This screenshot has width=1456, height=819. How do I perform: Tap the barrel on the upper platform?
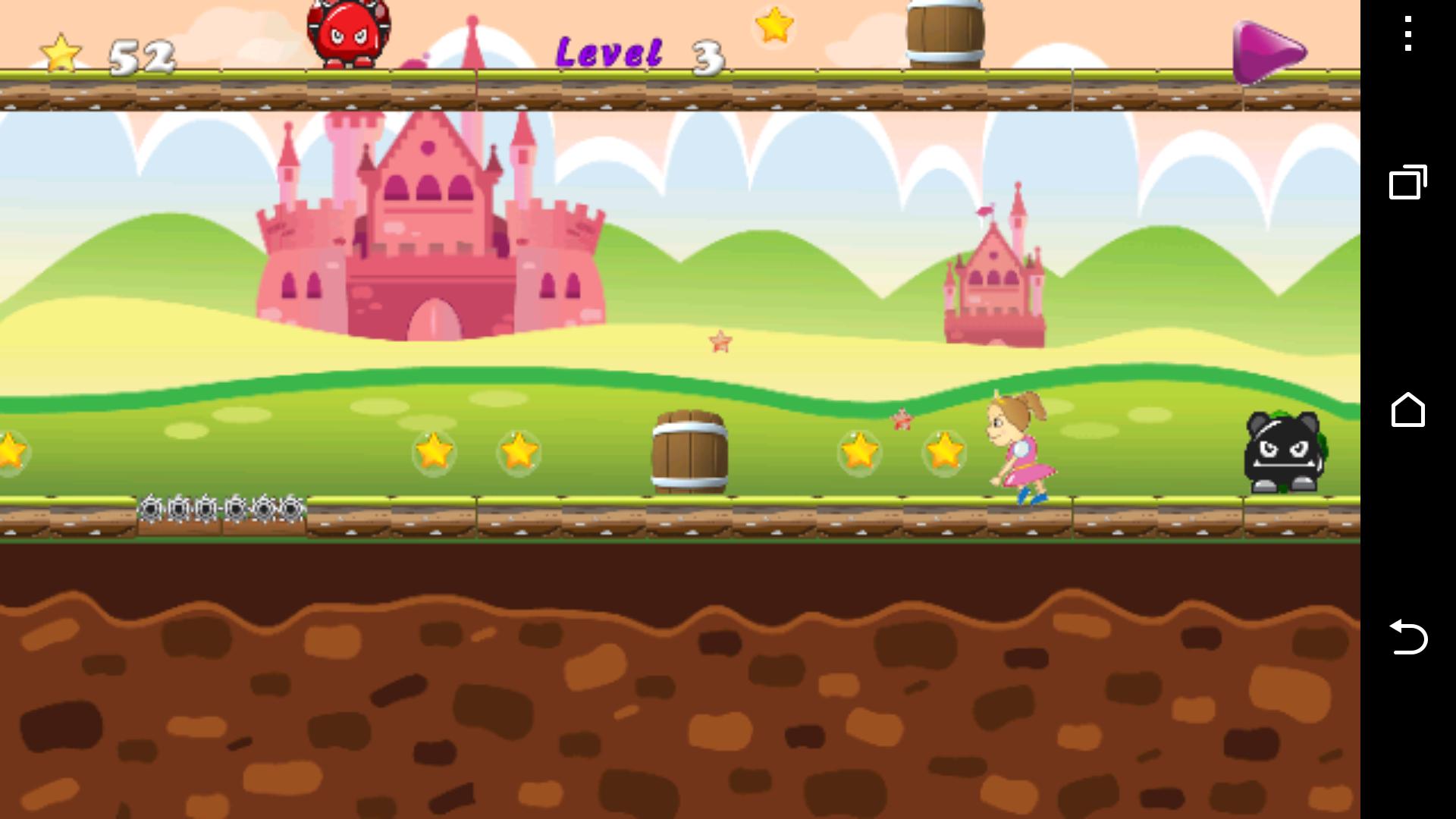pyautogui.click(x=943, y=32)
